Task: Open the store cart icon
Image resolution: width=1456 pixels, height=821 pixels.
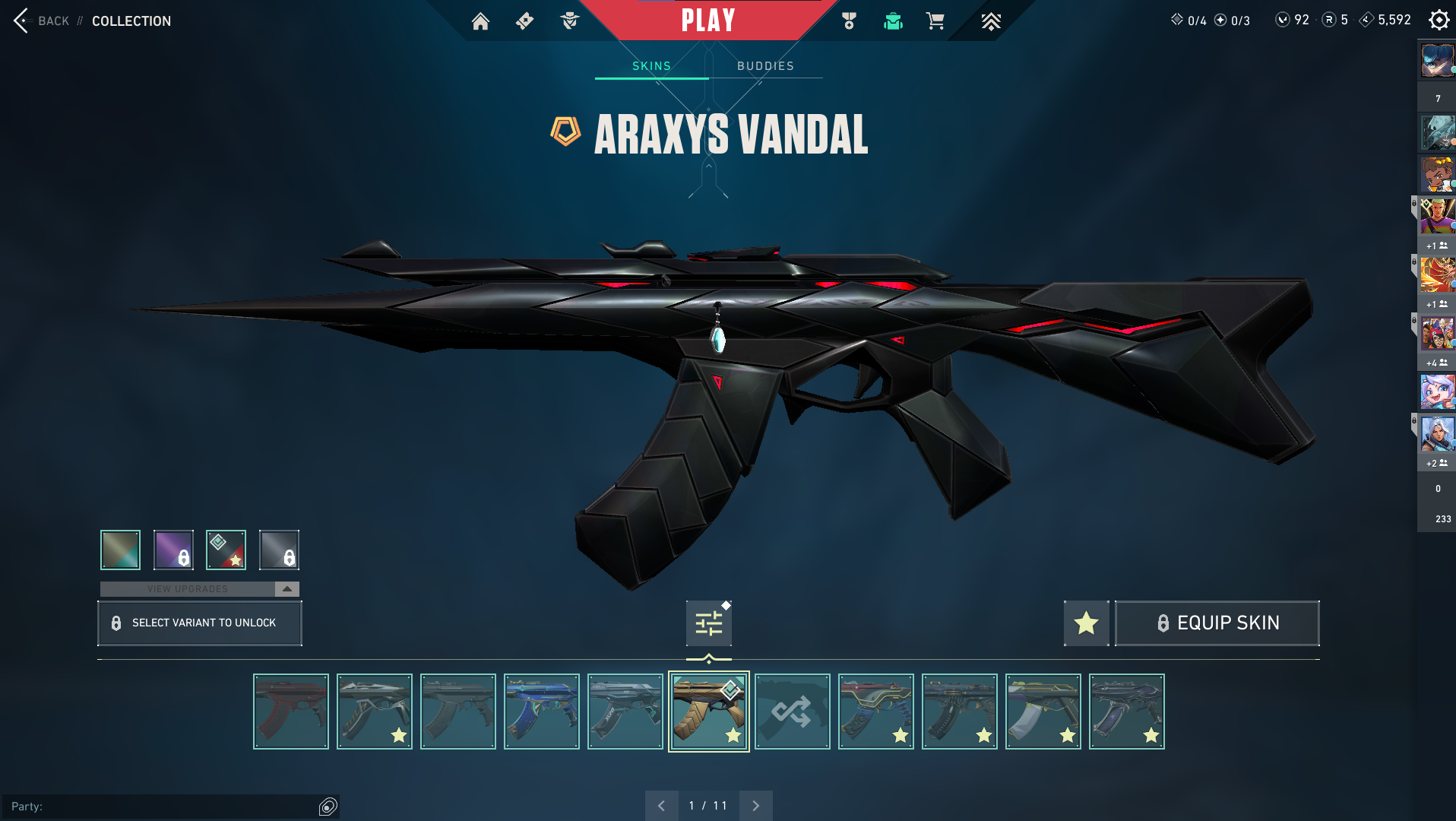Action: [x=935, y=21]
